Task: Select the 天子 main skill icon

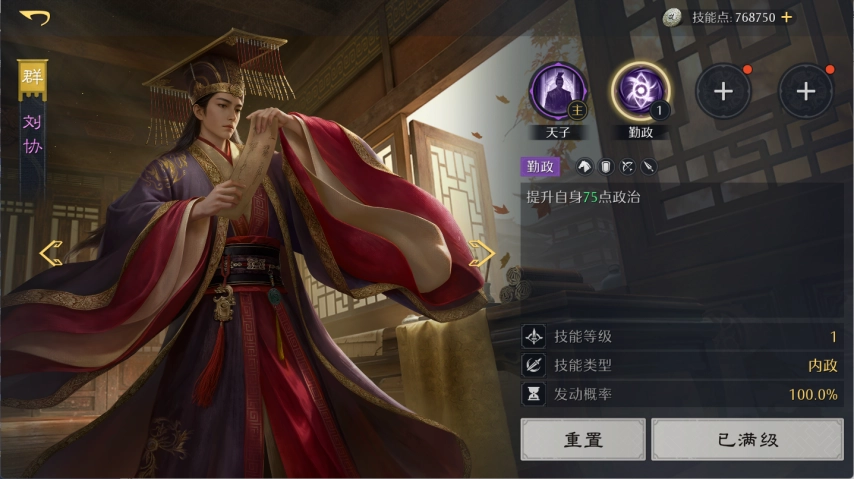Action: click(558, 92)
